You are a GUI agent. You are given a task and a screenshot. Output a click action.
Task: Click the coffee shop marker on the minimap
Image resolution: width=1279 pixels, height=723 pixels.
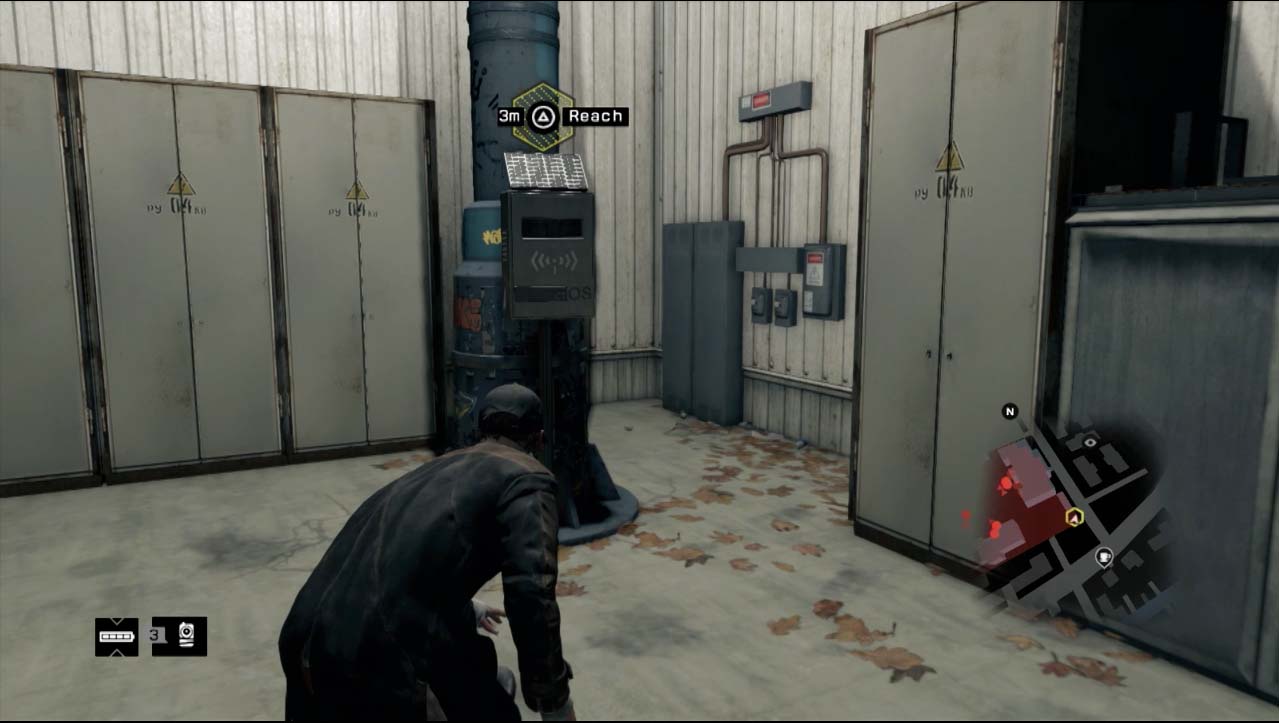(x=1104, y=557)
